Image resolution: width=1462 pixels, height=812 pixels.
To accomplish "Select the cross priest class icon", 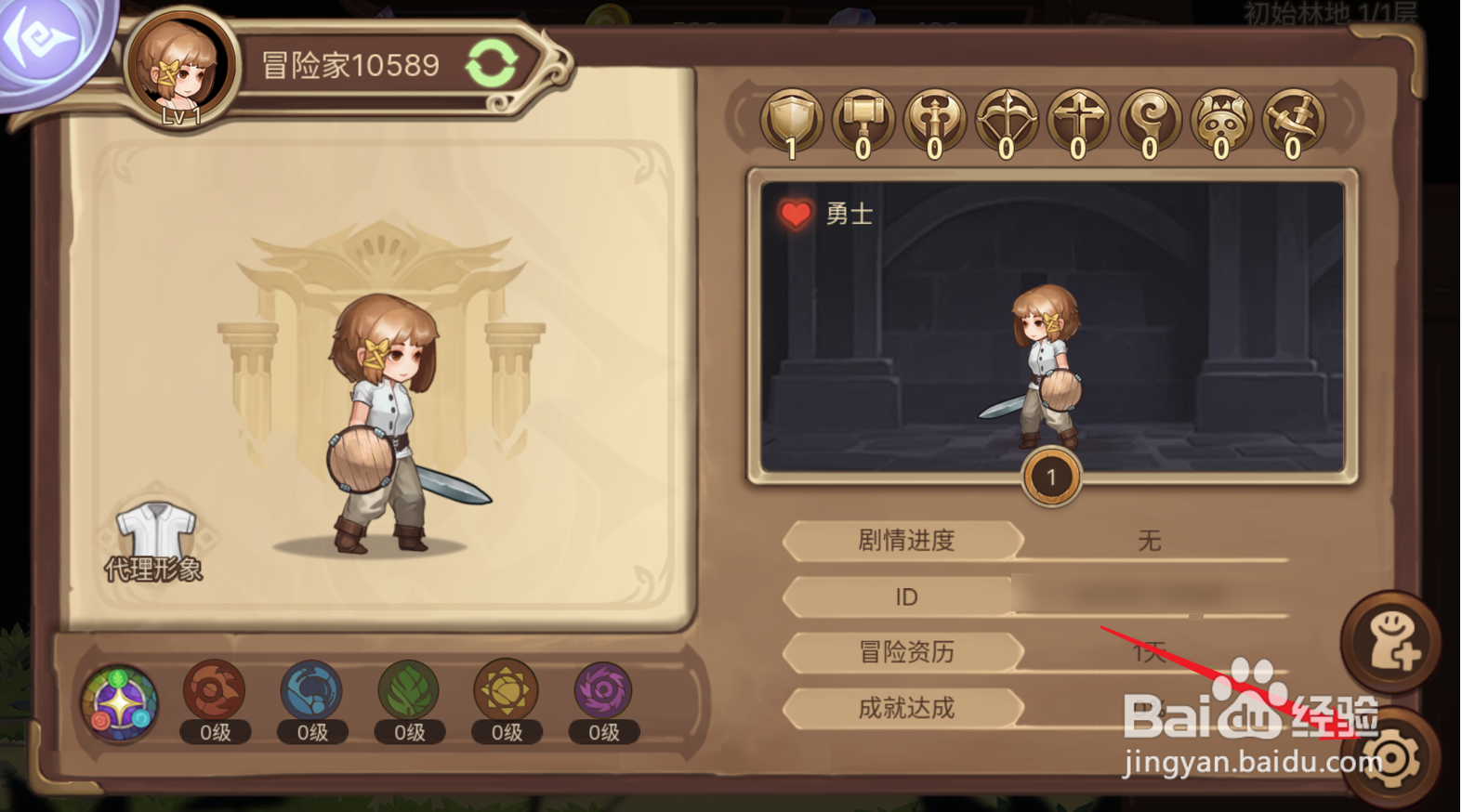I will (x=1080, y=119).
